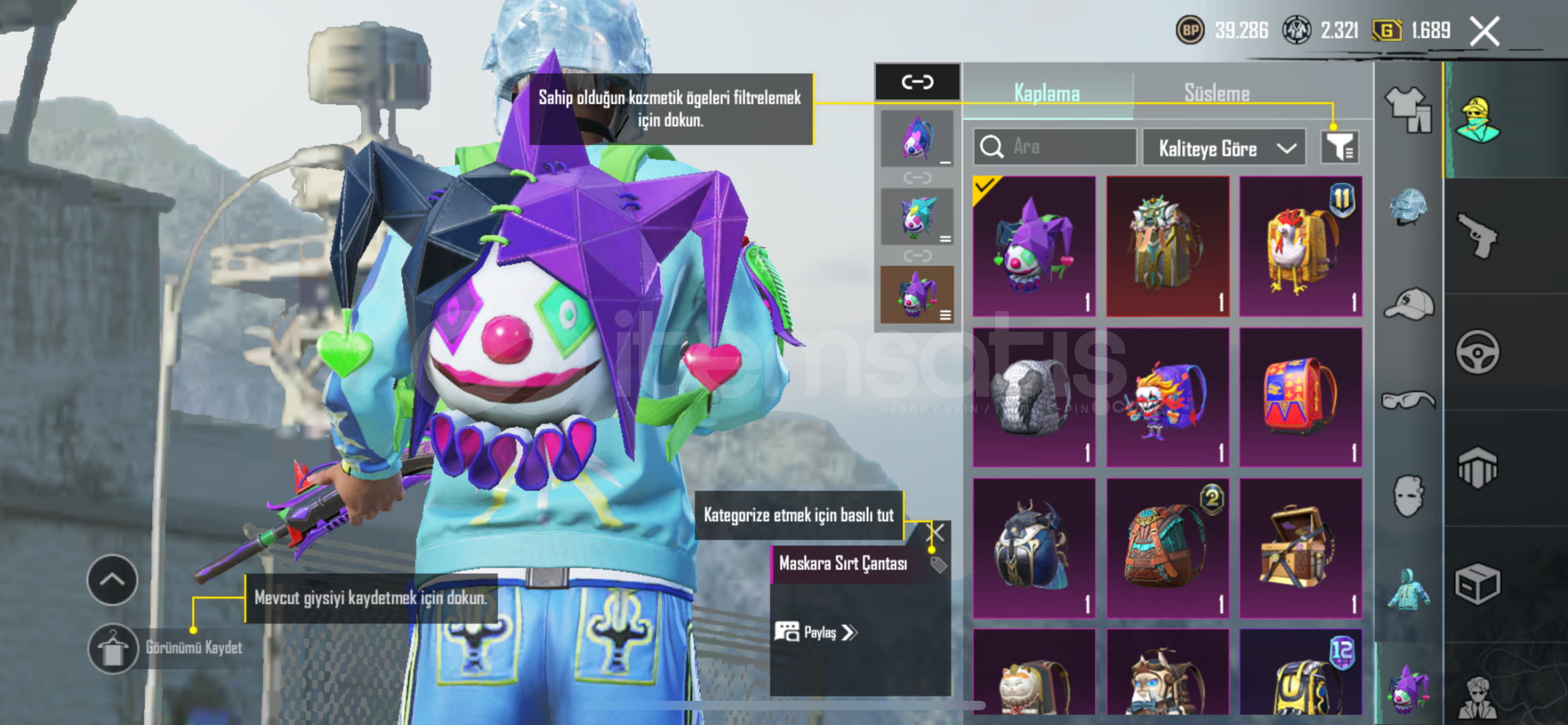Toggle the owned-items filter funnel icon
The width and height of the screenshot is (1568, 725).
tap(1339, 146)
